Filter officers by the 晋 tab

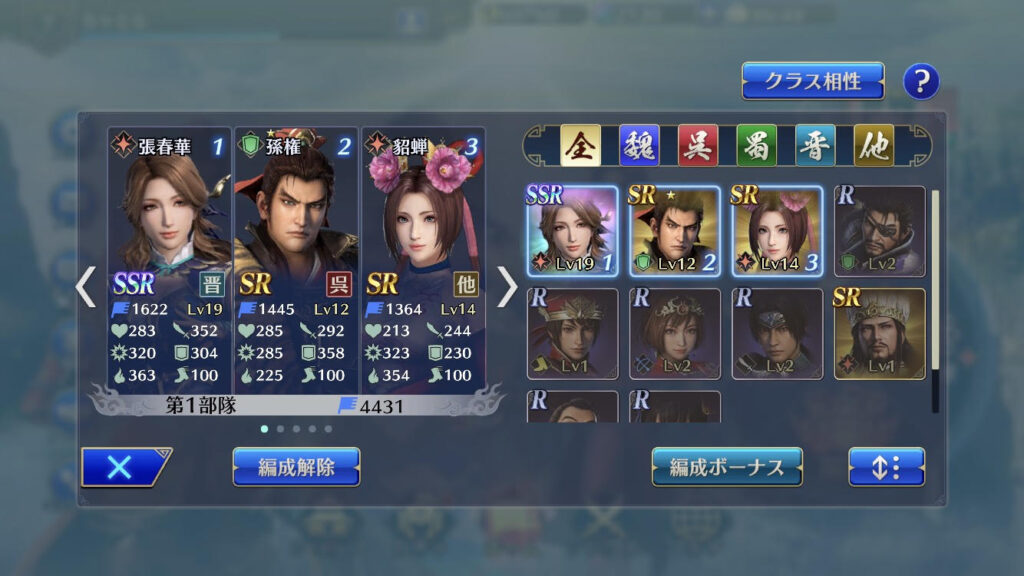[x=815, y=146]
